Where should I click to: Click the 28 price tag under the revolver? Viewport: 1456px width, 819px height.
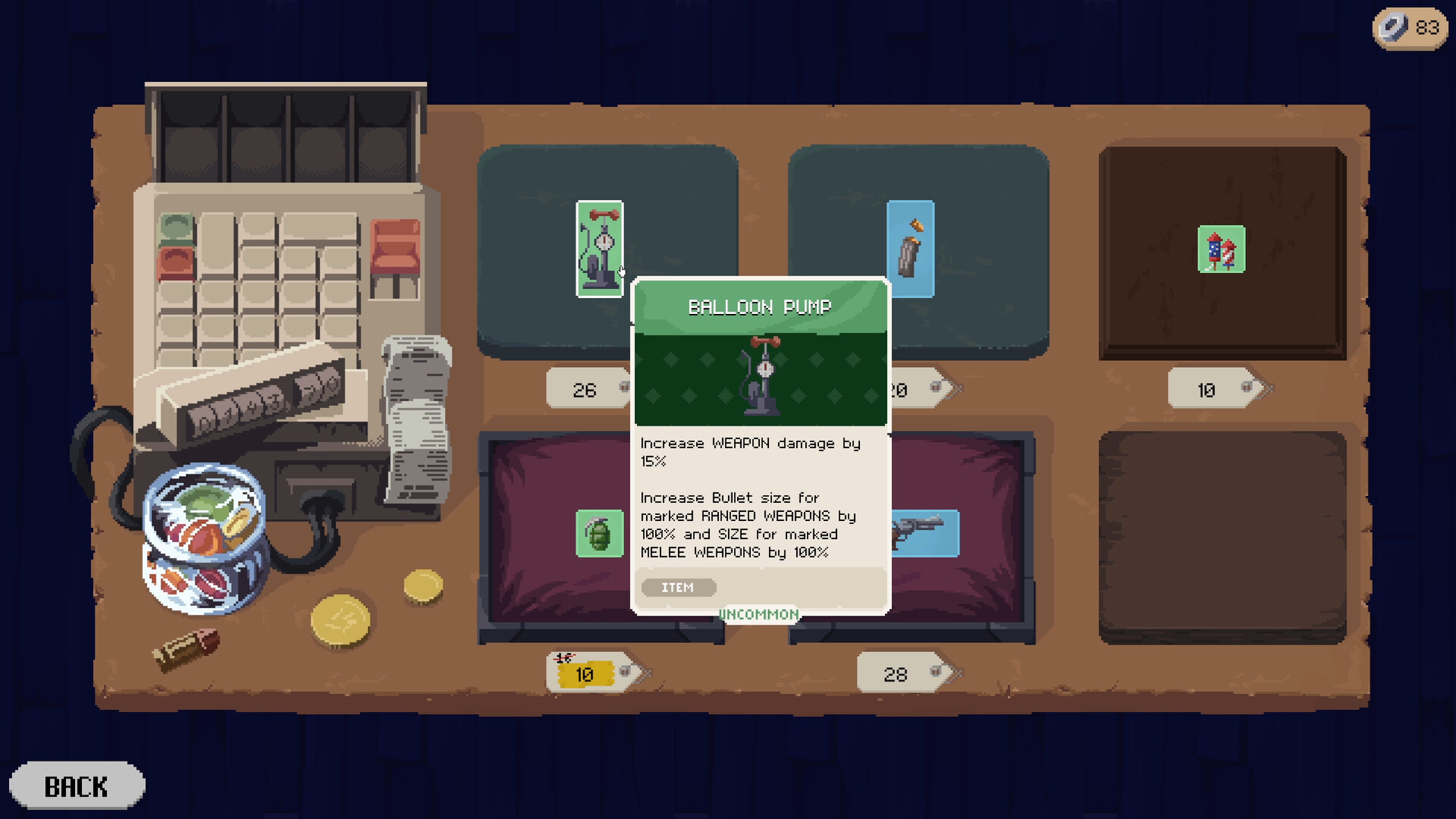(896, 673)
